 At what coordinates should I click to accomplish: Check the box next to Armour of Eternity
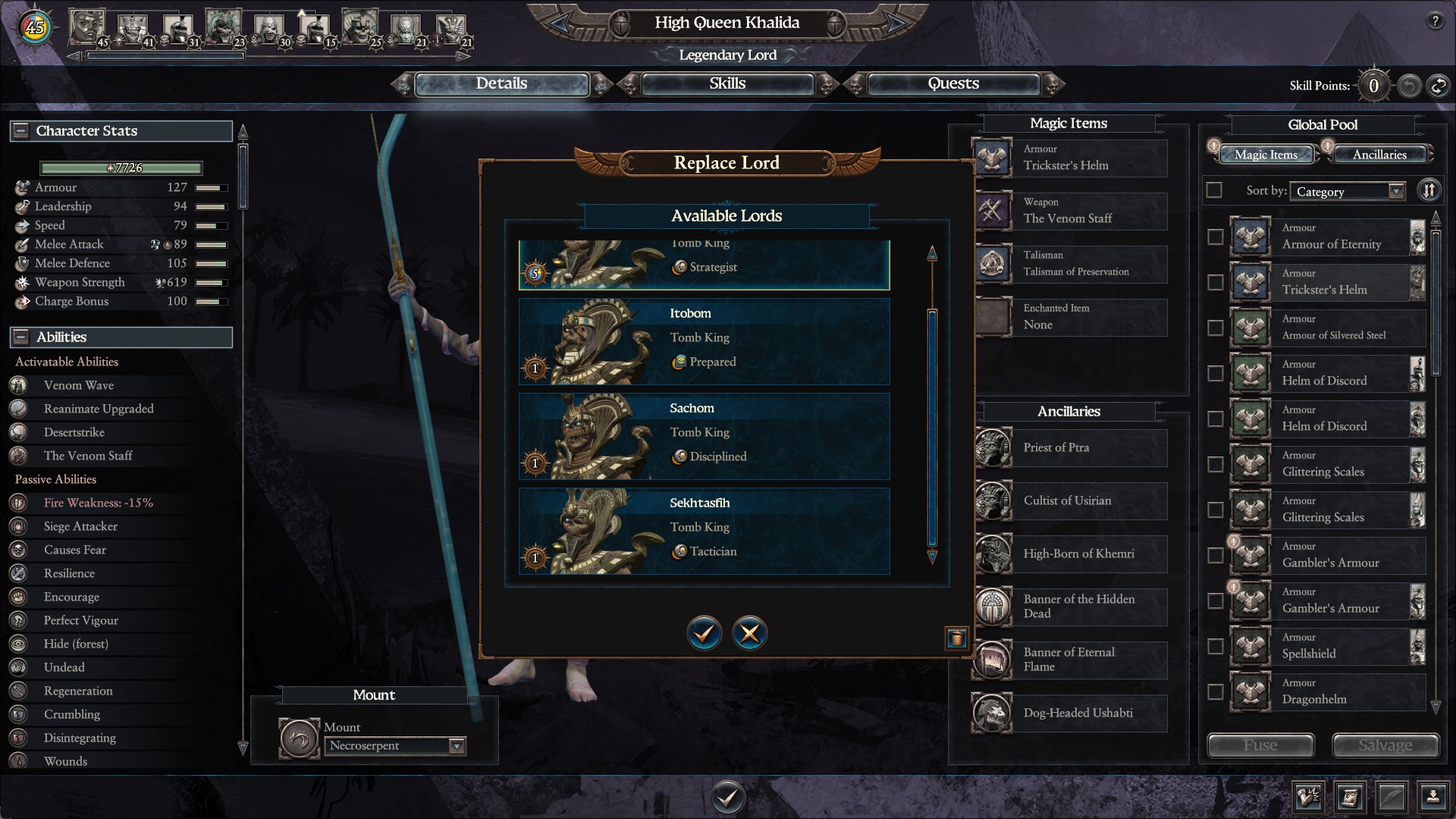(1214, 237)
